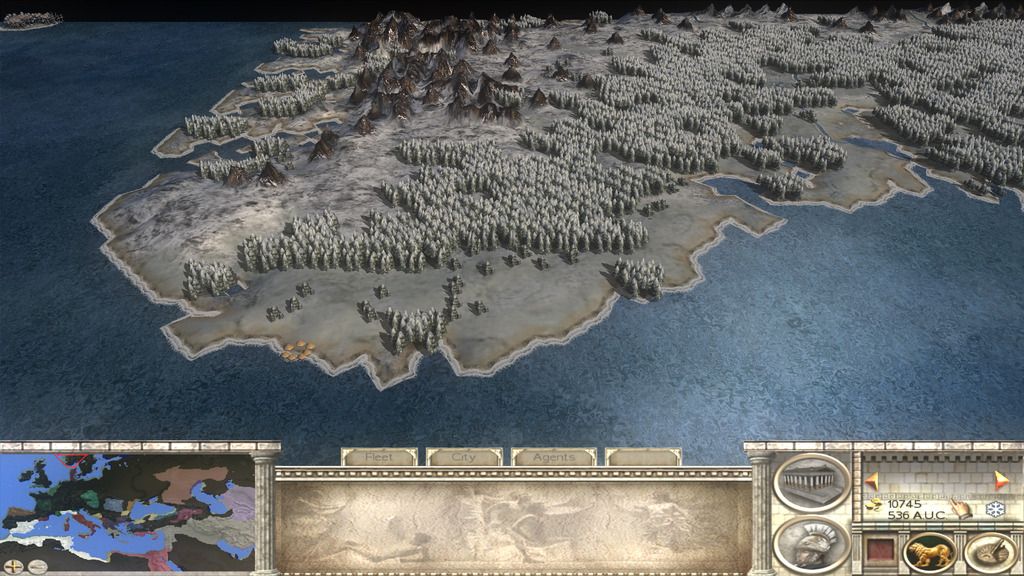This screenshot has height=576, width=1024.
Task: Click the left orange arrow button
Action: coord(872,481)
